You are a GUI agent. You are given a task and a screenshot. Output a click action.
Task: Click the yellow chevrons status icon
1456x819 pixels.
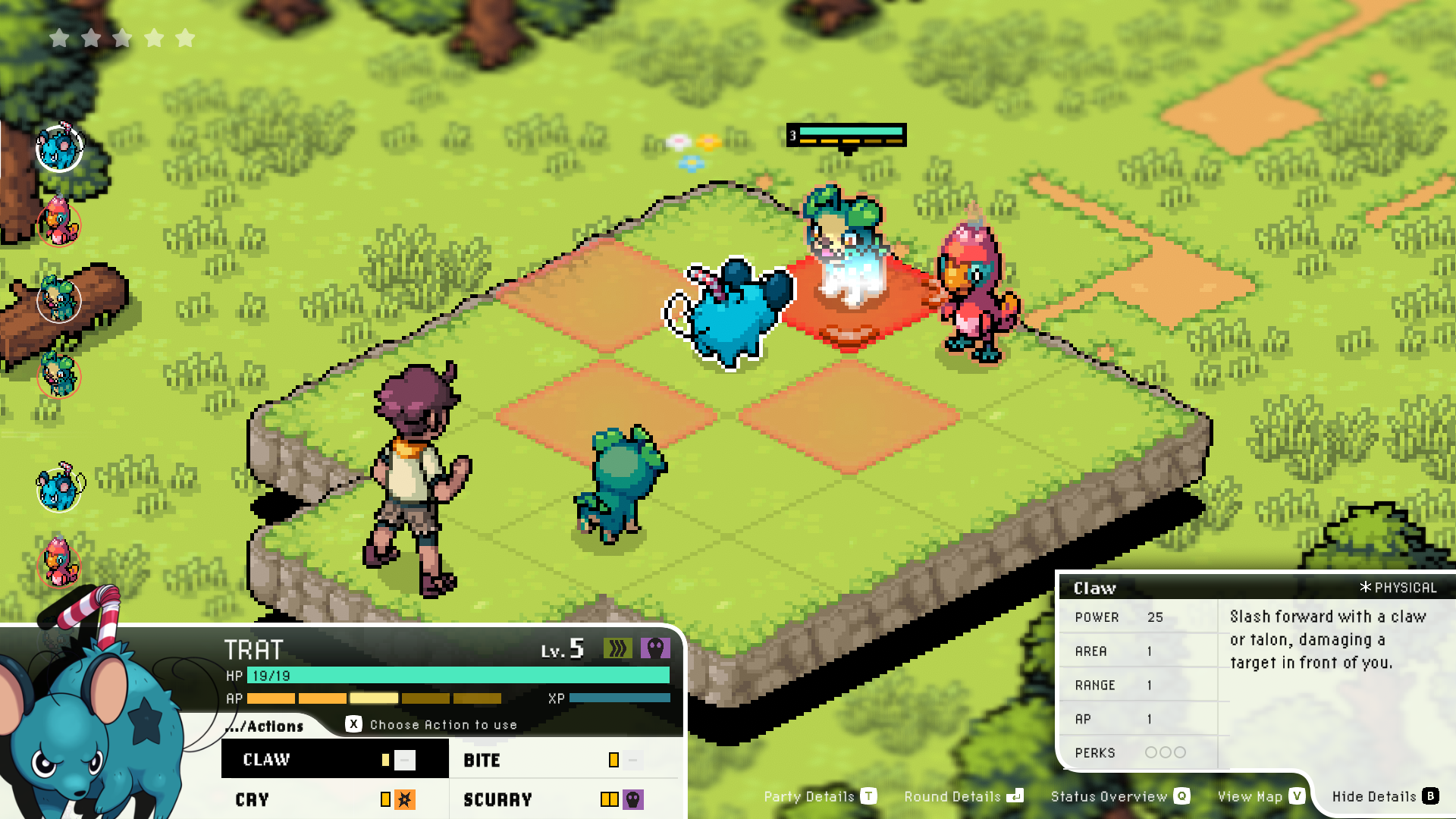coord(617,648)
